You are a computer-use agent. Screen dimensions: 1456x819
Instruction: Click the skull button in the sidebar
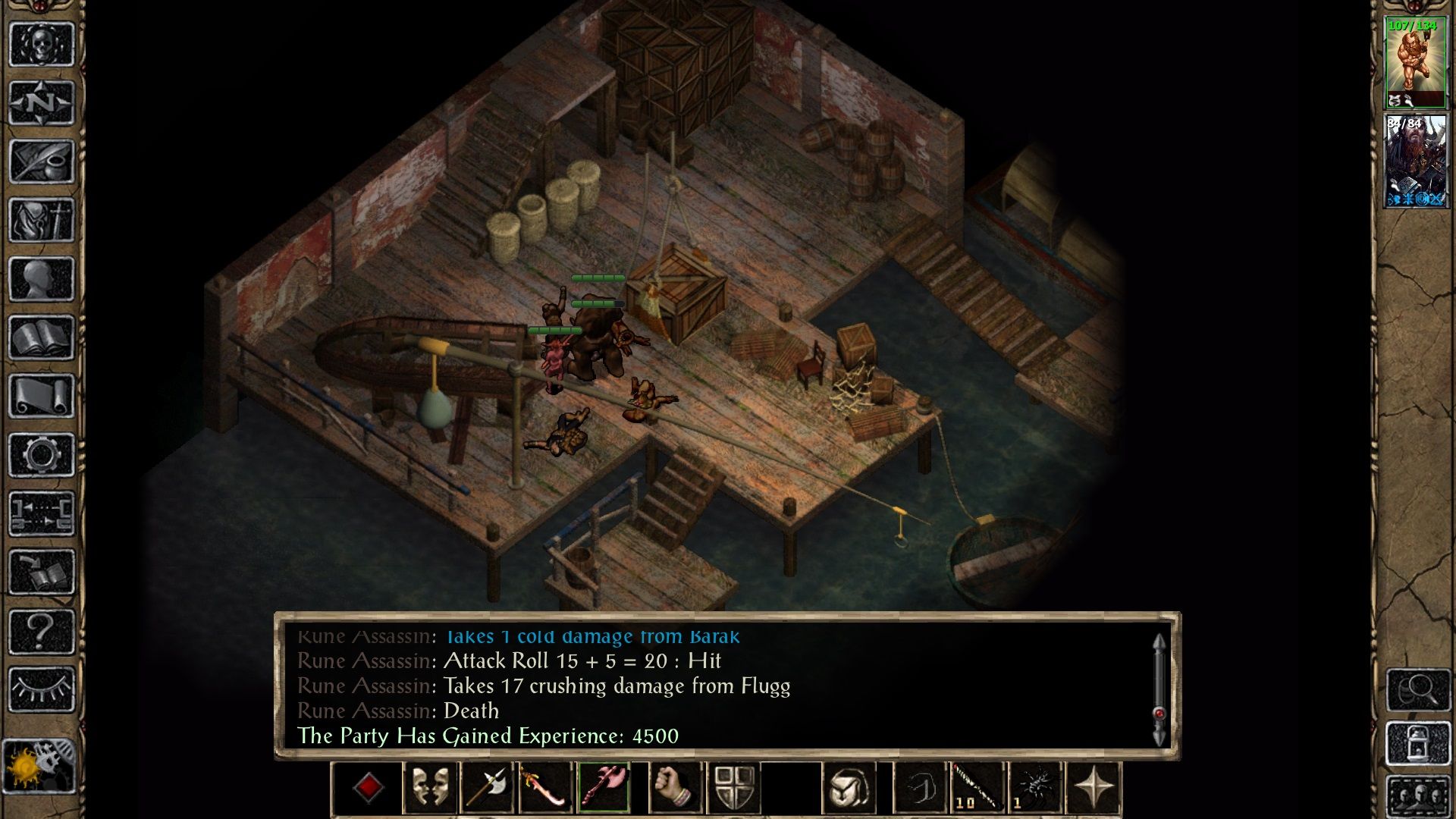point(41,44)
